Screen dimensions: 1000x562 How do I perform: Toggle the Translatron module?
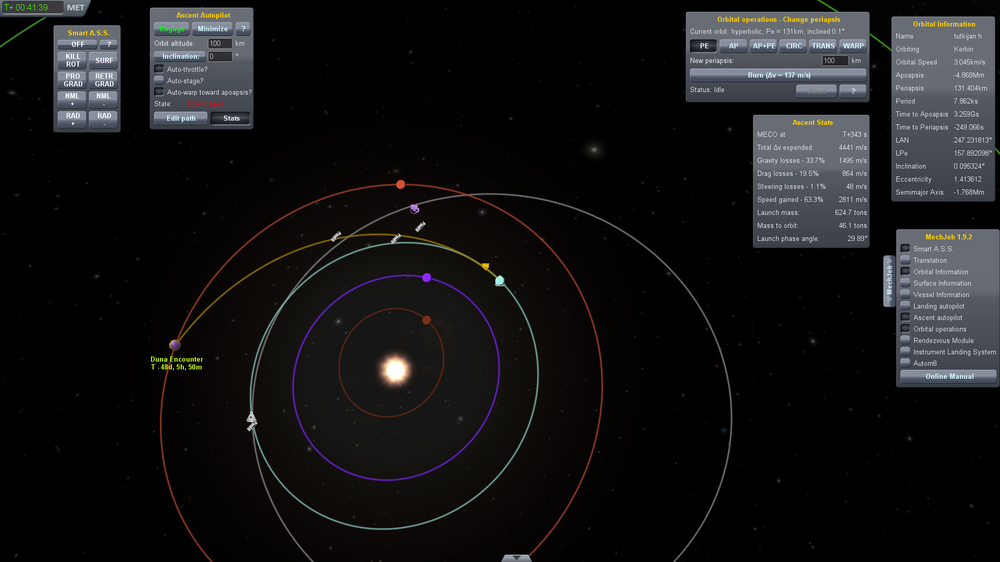pos(906,260)
